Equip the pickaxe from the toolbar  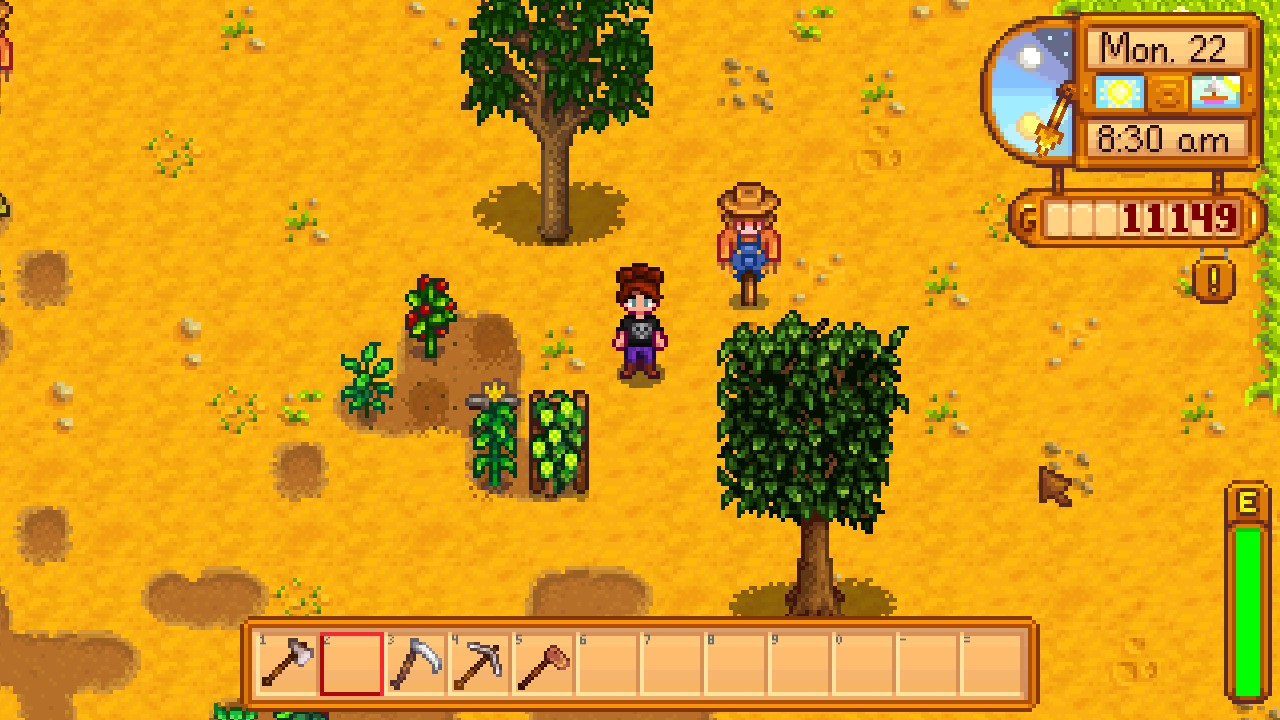[x=478, y=664]
